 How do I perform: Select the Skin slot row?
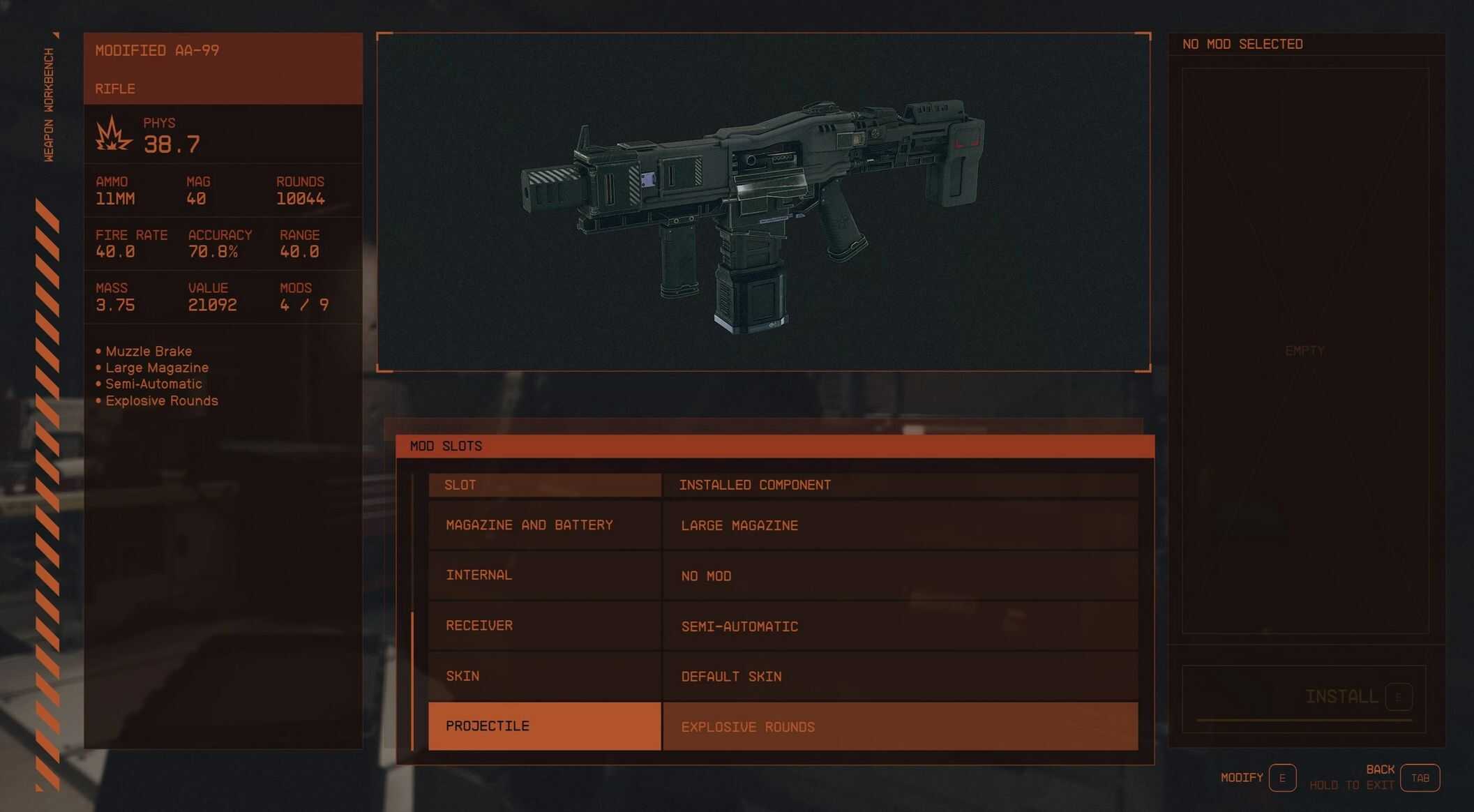tap(544, 676)
